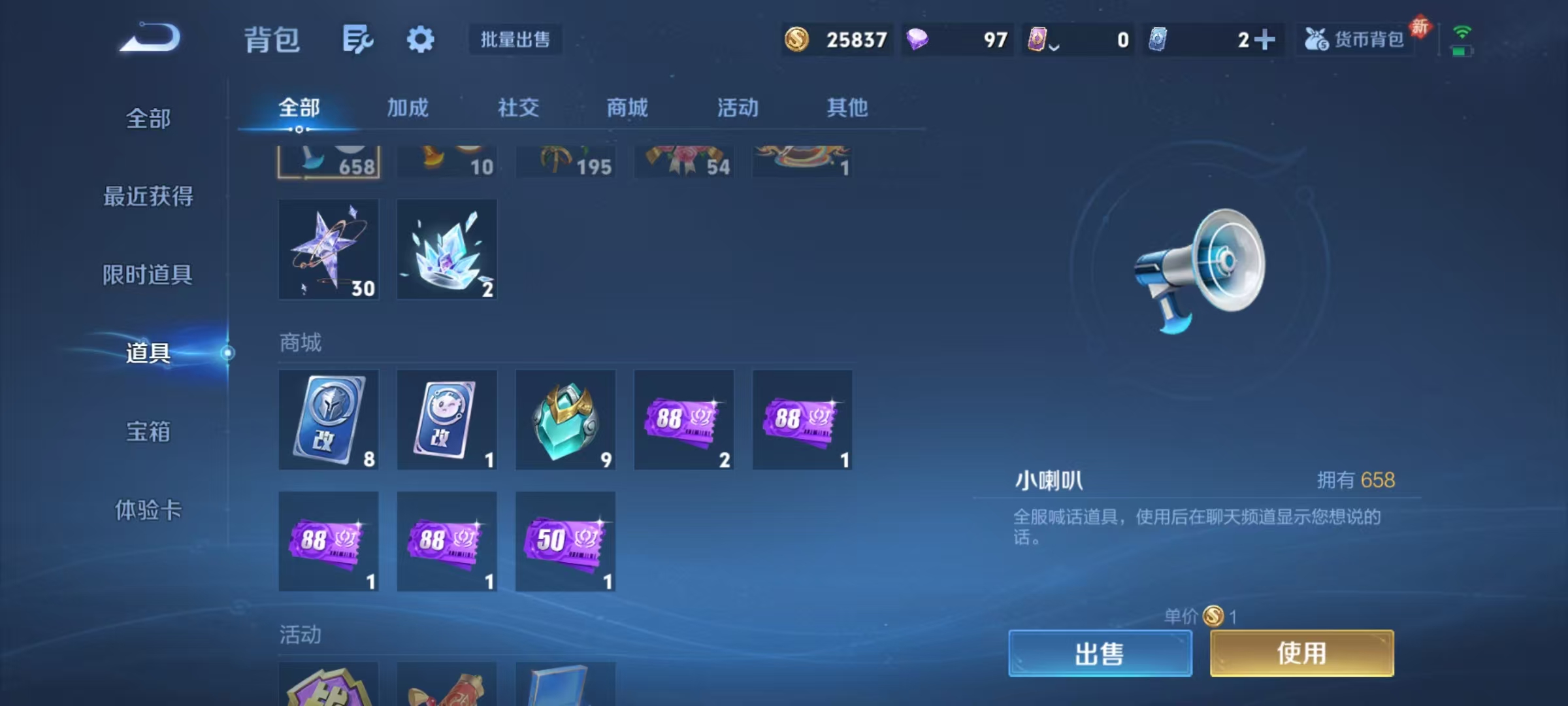Click the back swirl icon top-left
Viewport: 1568px width, 706px height.
pyautogui.click(x=150, y=38)
